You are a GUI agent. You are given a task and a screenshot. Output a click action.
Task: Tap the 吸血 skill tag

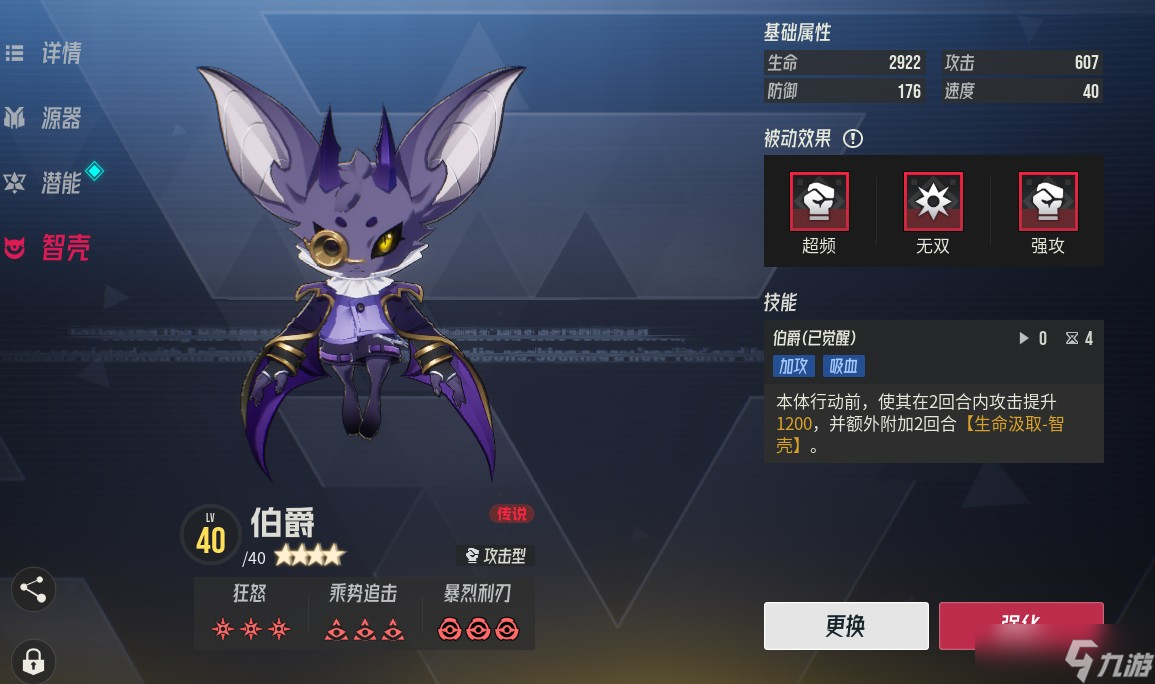[x=843, y=366]
